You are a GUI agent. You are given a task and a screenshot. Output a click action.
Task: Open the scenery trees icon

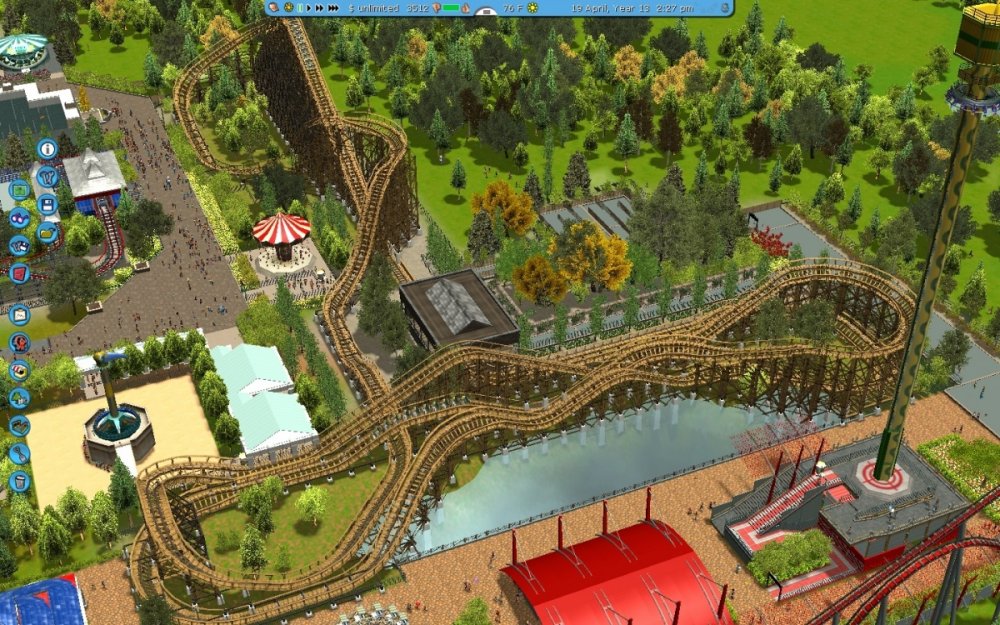click(x=19, y=398)
